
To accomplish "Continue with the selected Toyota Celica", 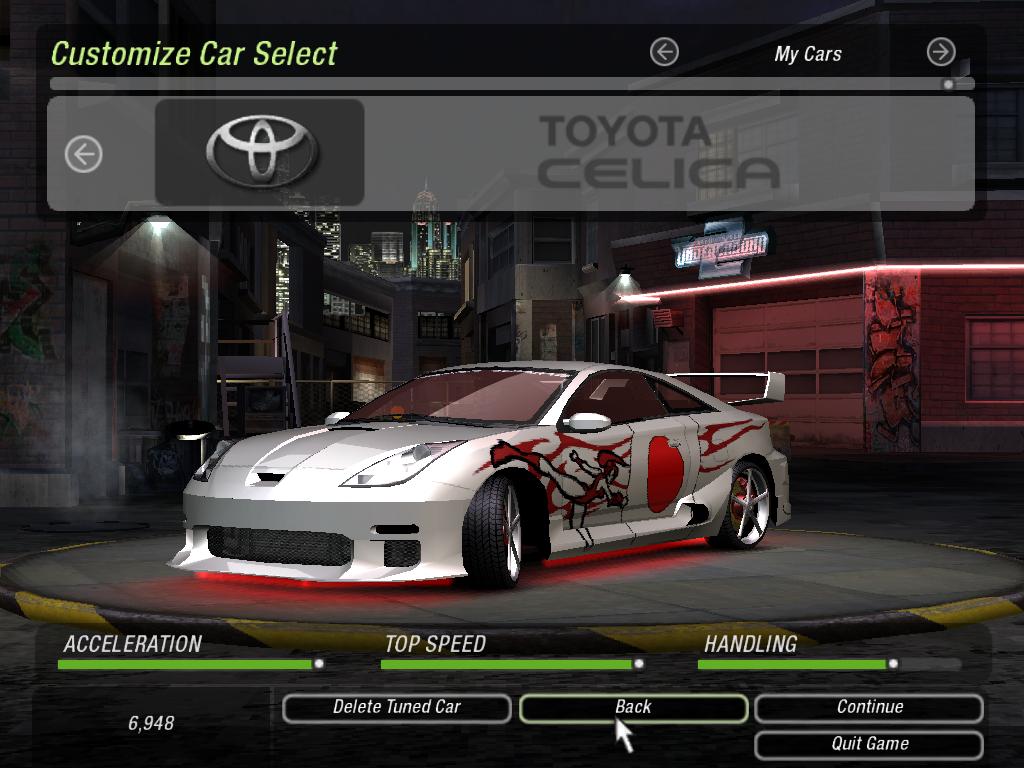I will 869,708.
